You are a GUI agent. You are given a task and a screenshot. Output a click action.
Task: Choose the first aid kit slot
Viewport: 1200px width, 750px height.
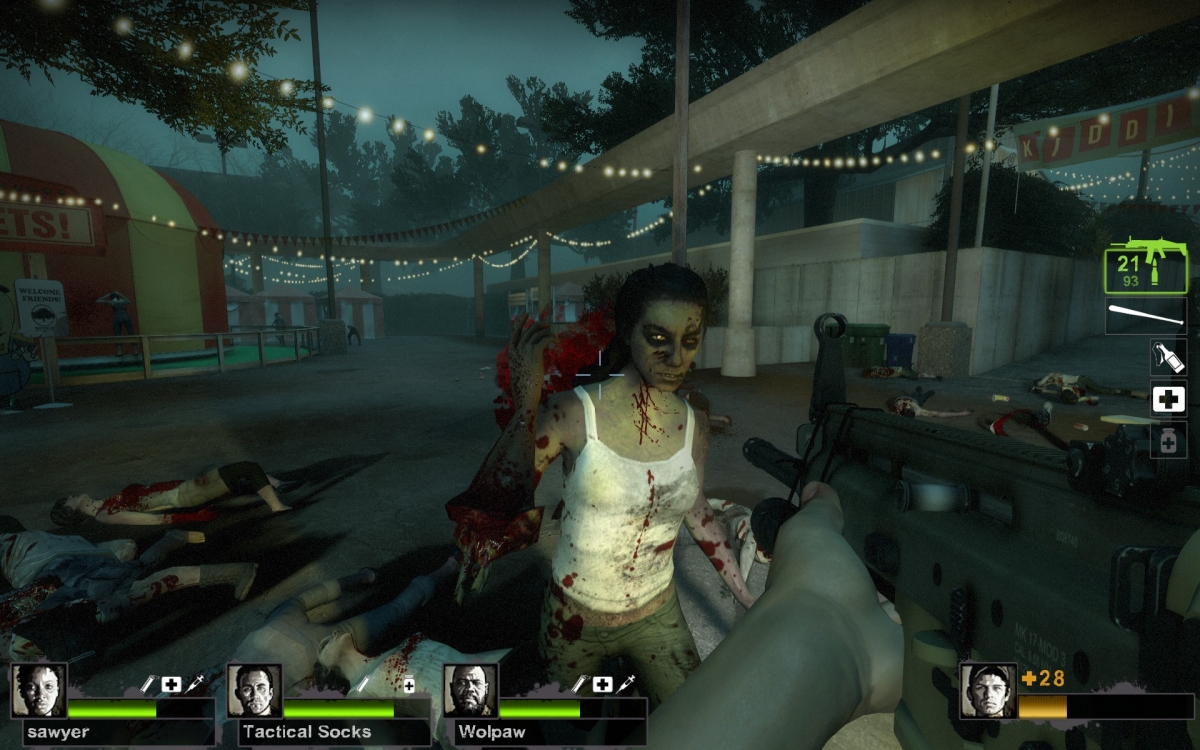point(1168,399)
